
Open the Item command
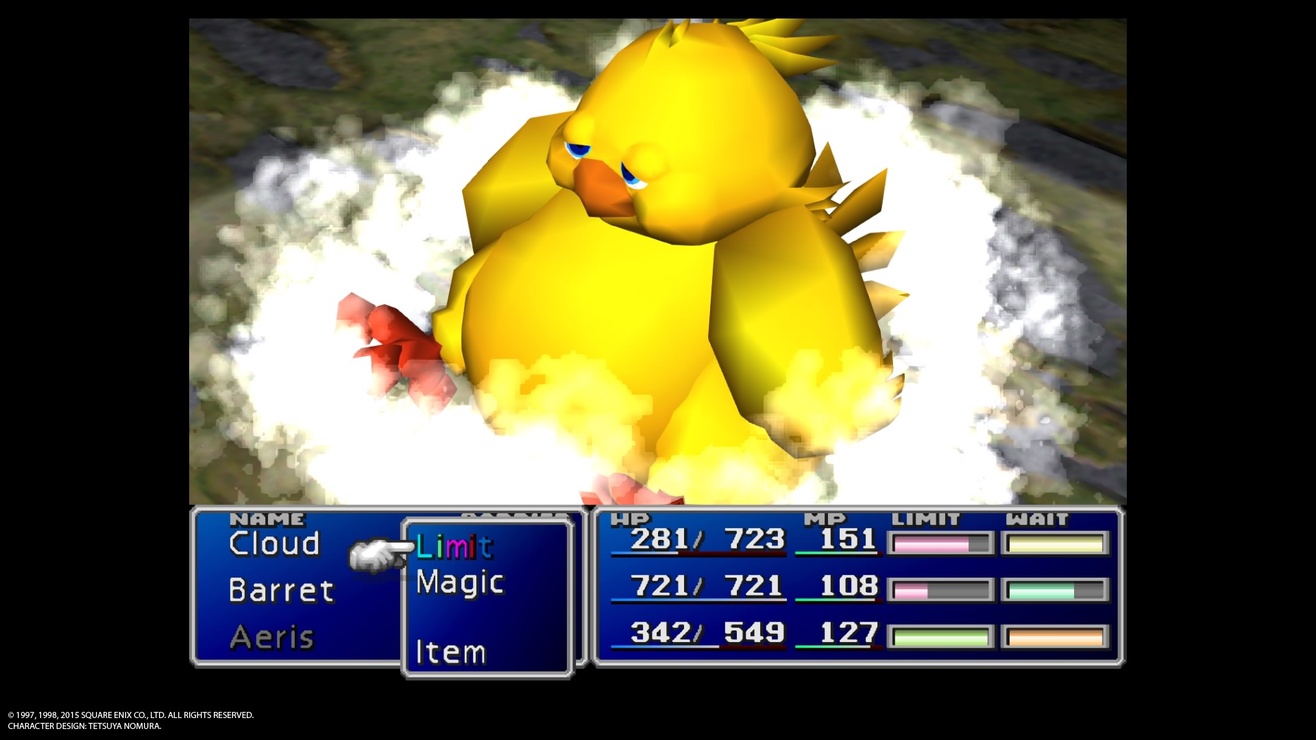(x=450, y=652)
